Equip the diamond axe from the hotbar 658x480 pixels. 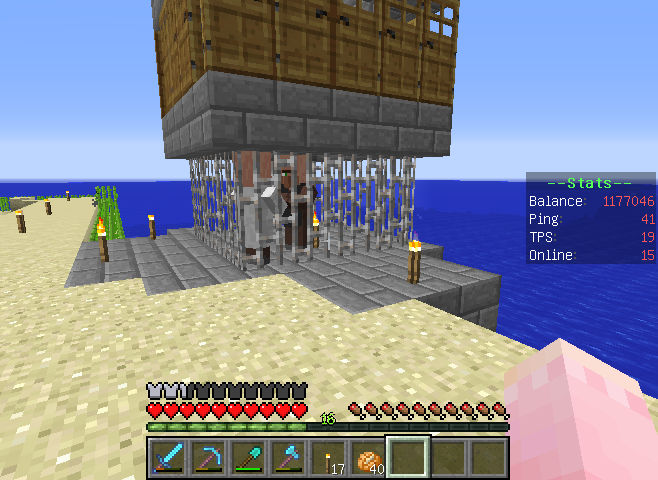(288, 456)
